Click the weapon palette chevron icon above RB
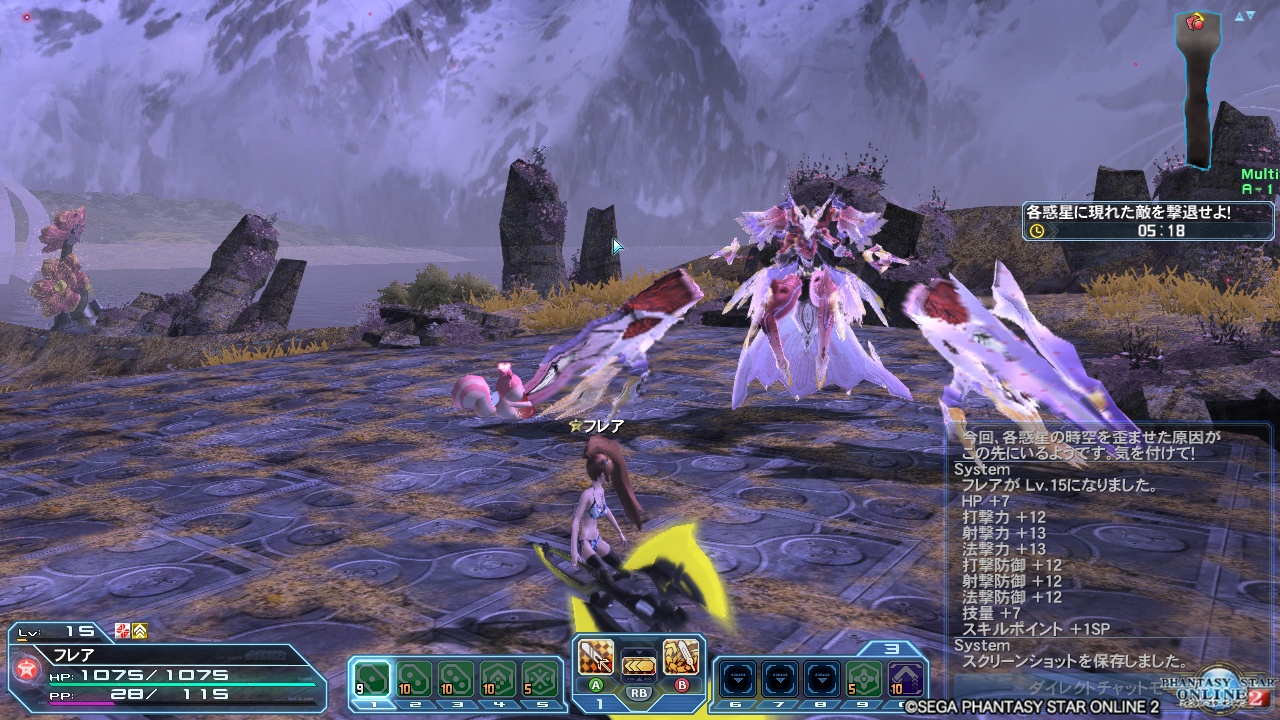The image size is (1280, 720). pos(640,664)
